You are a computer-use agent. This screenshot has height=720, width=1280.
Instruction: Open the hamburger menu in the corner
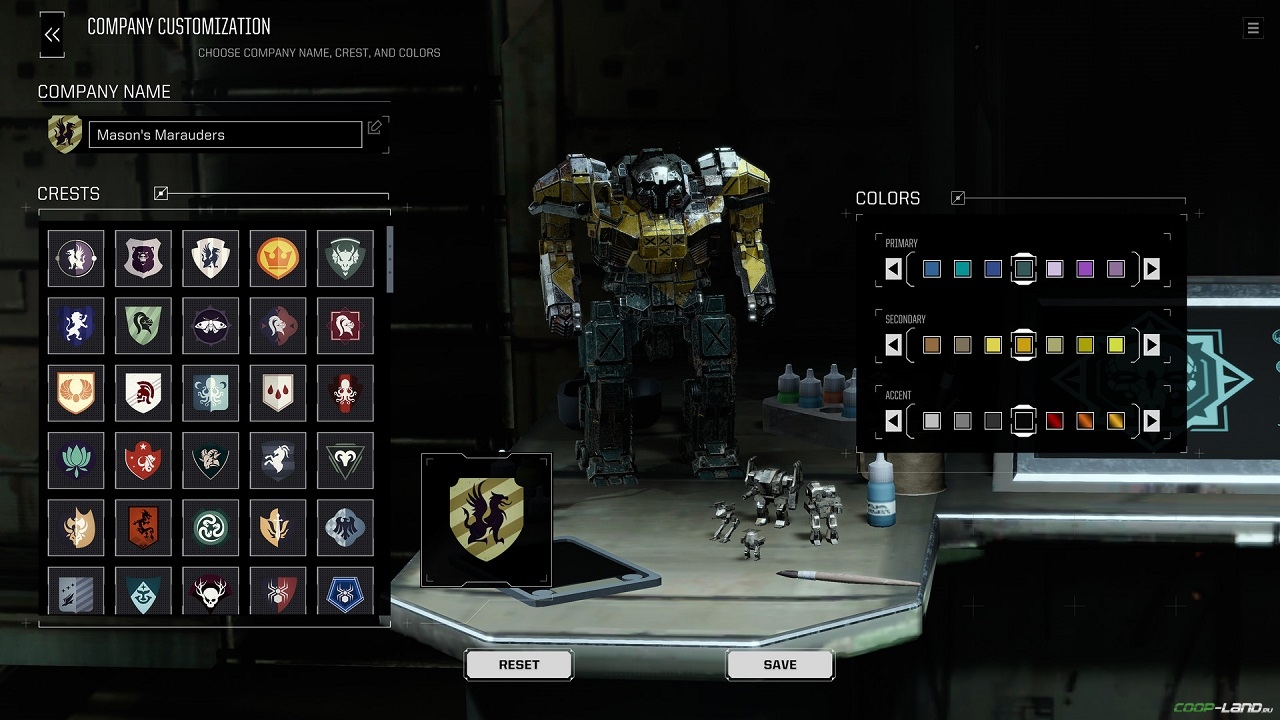pos(1253,28)
